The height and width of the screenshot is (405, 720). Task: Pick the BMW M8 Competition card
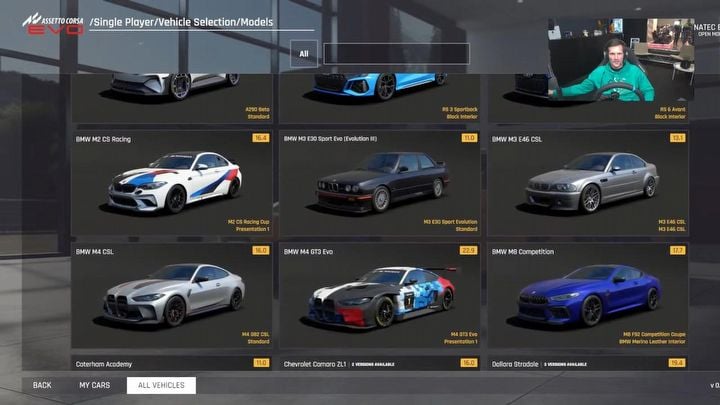pyautogui.click(x=587, y=293)
